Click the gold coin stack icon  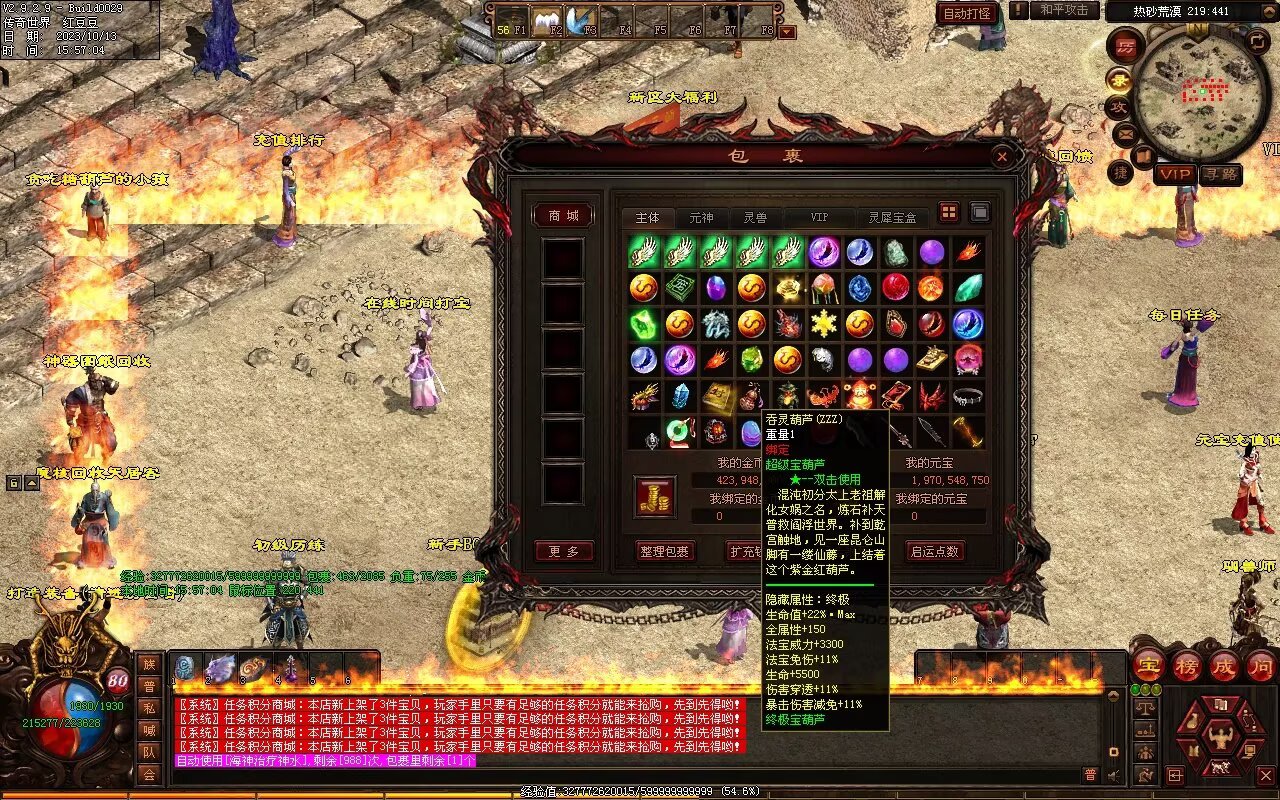tap(655, 497)
